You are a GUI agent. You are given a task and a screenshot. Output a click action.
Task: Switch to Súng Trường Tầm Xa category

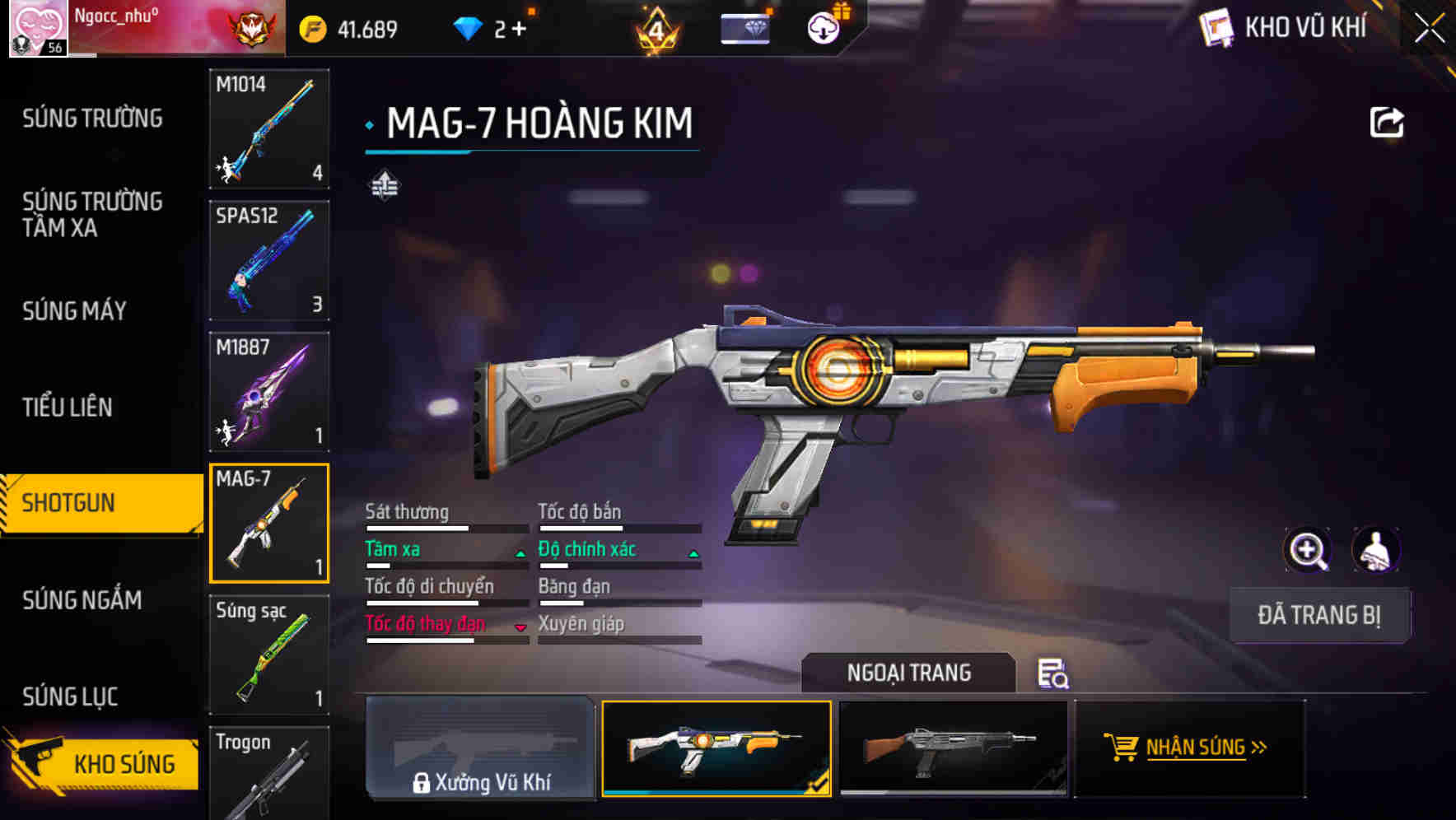pos(92,214)
